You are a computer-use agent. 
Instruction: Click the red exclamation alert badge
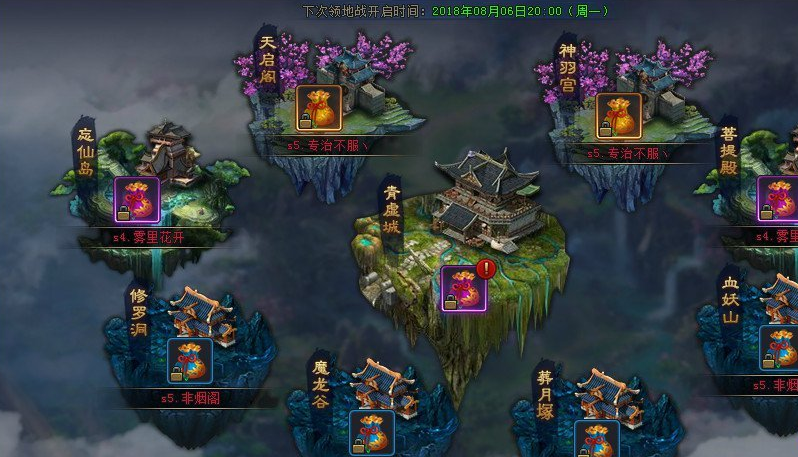(x=486, y=268)
